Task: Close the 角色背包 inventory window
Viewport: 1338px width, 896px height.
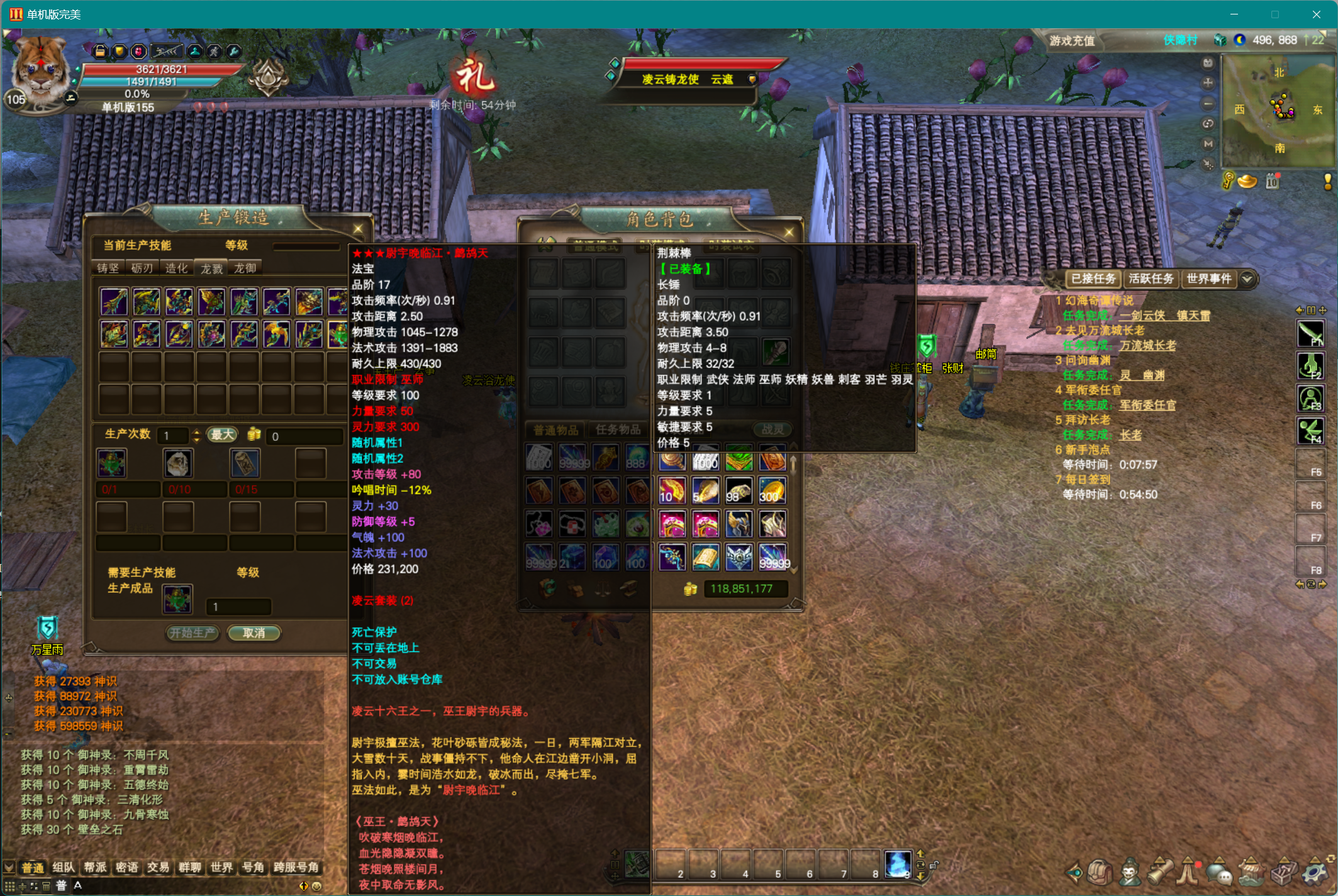Action: click(x=789, y=233)
